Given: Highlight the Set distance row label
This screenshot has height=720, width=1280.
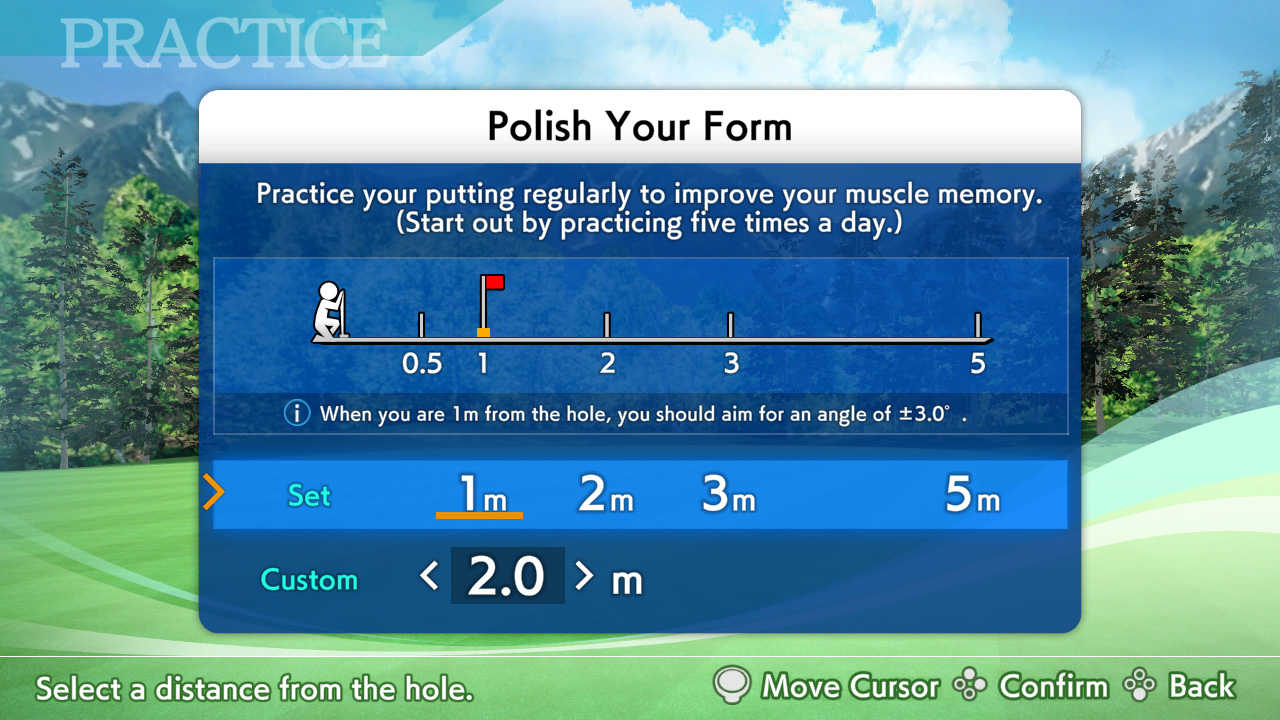Looking at the screenshot, I should pyautogui.click(x=309, y=496).
